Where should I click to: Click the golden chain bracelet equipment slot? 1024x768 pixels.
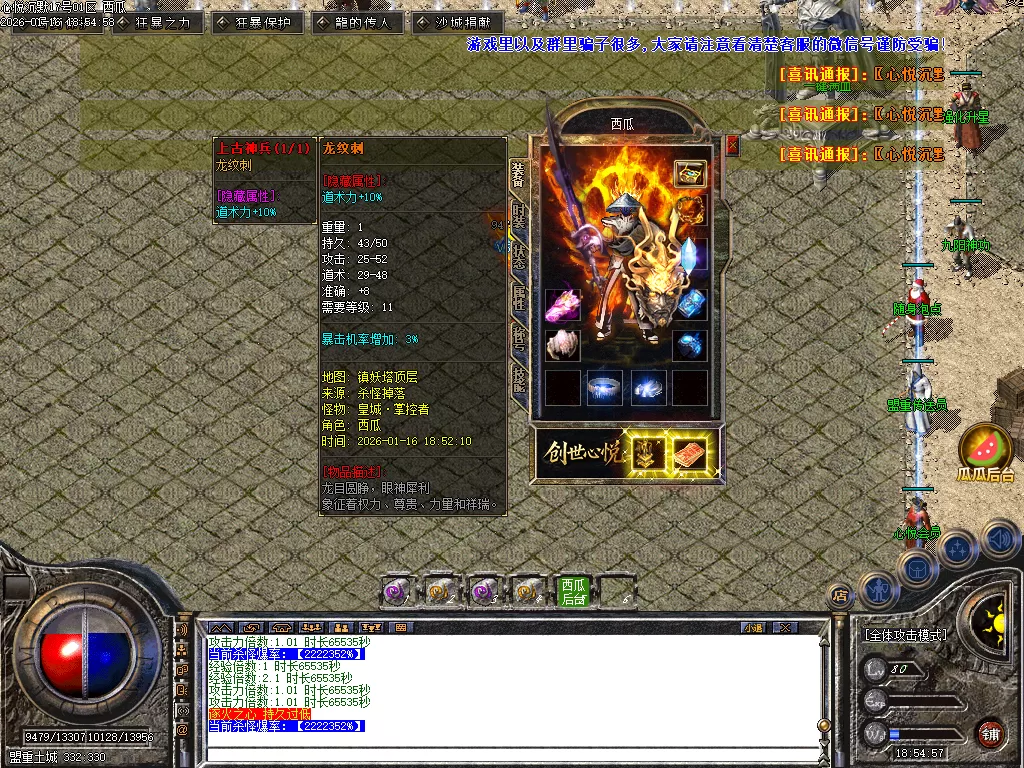[x=689, y=211]
